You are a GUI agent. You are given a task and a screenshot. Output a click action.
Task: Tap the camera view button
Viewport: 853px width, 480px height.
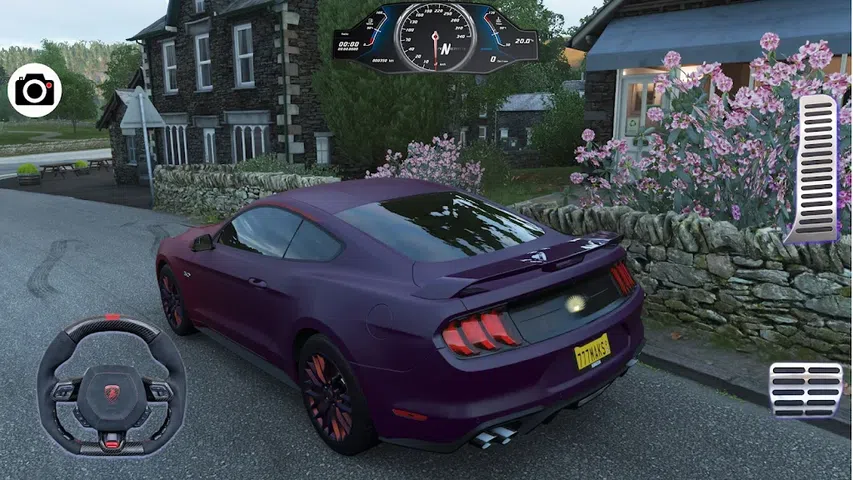coord(34,91)
